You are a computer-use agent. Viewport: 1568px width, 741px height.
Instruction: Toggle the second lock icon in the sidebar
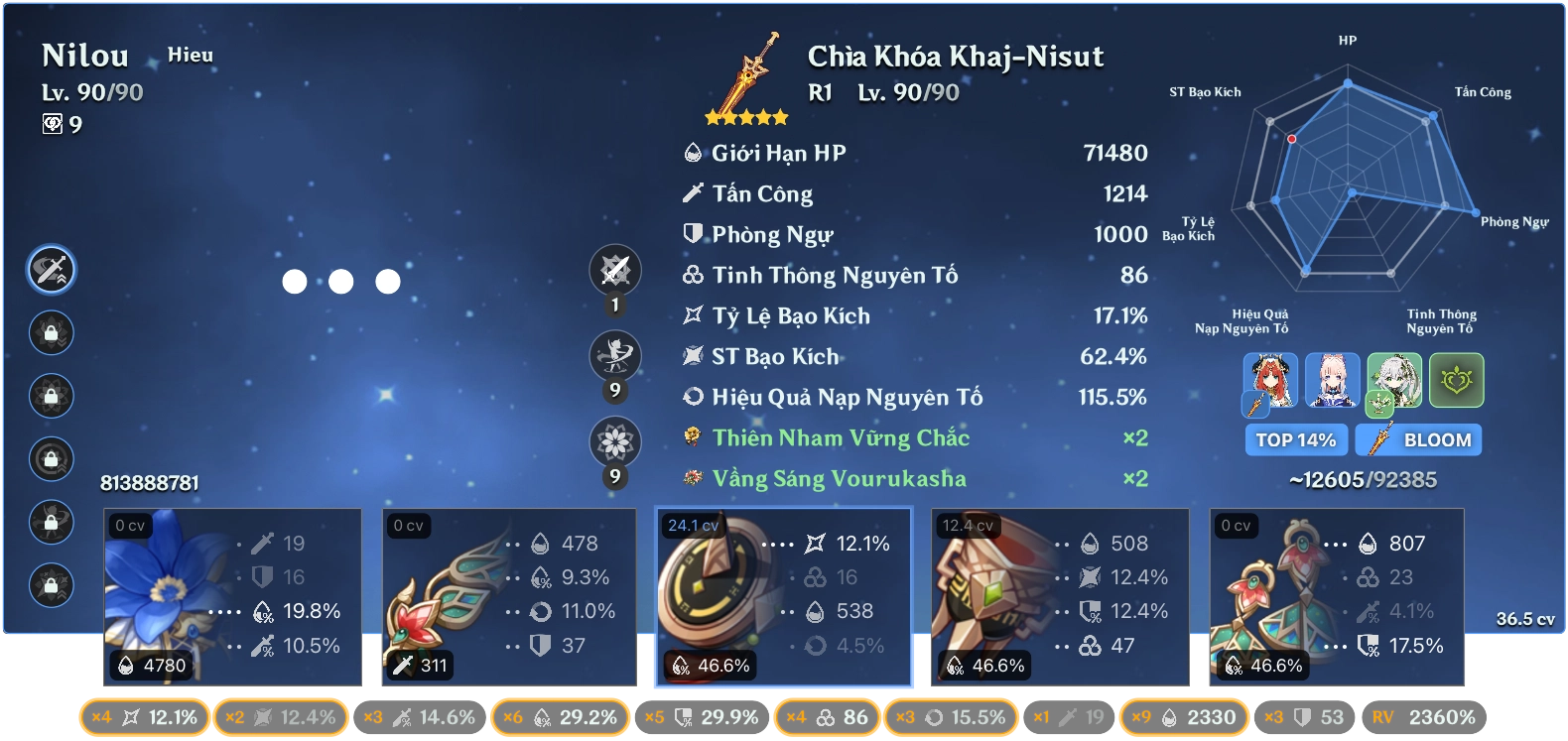(51, 396)
